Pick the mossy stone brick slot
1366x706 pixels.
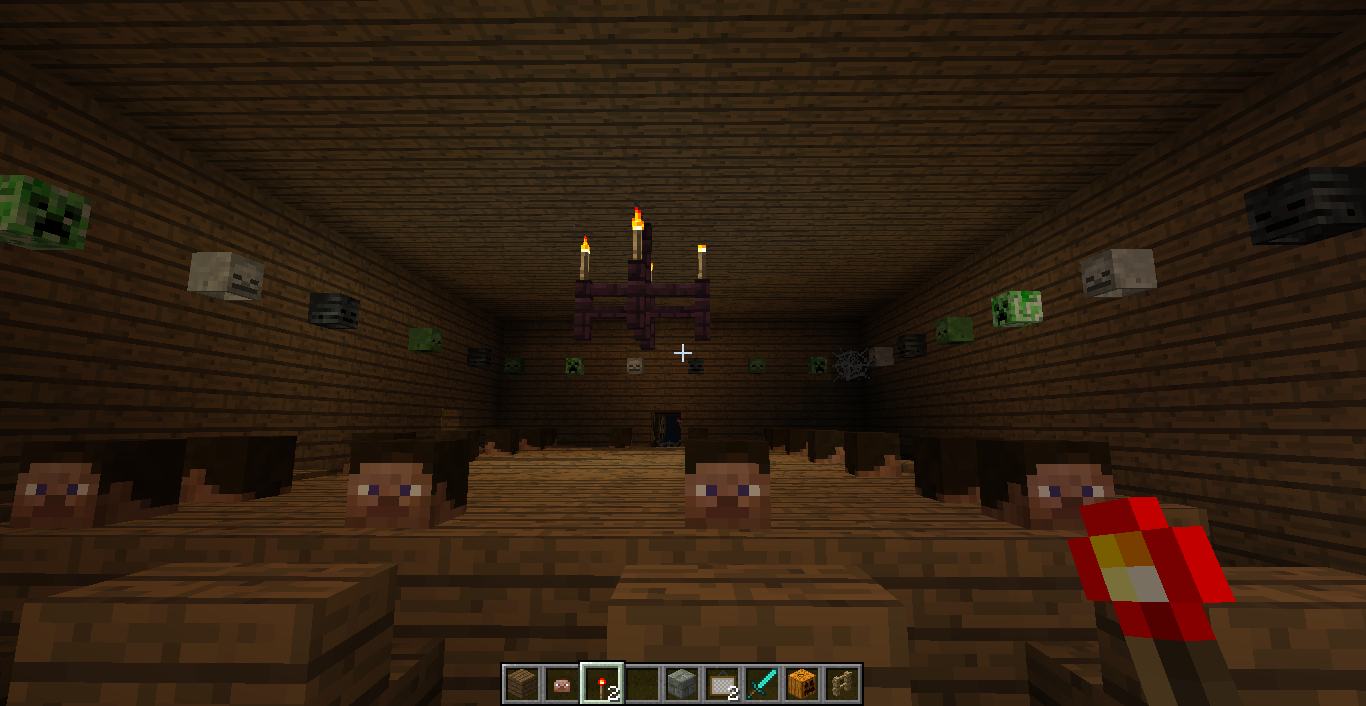(x=681, y=684)
